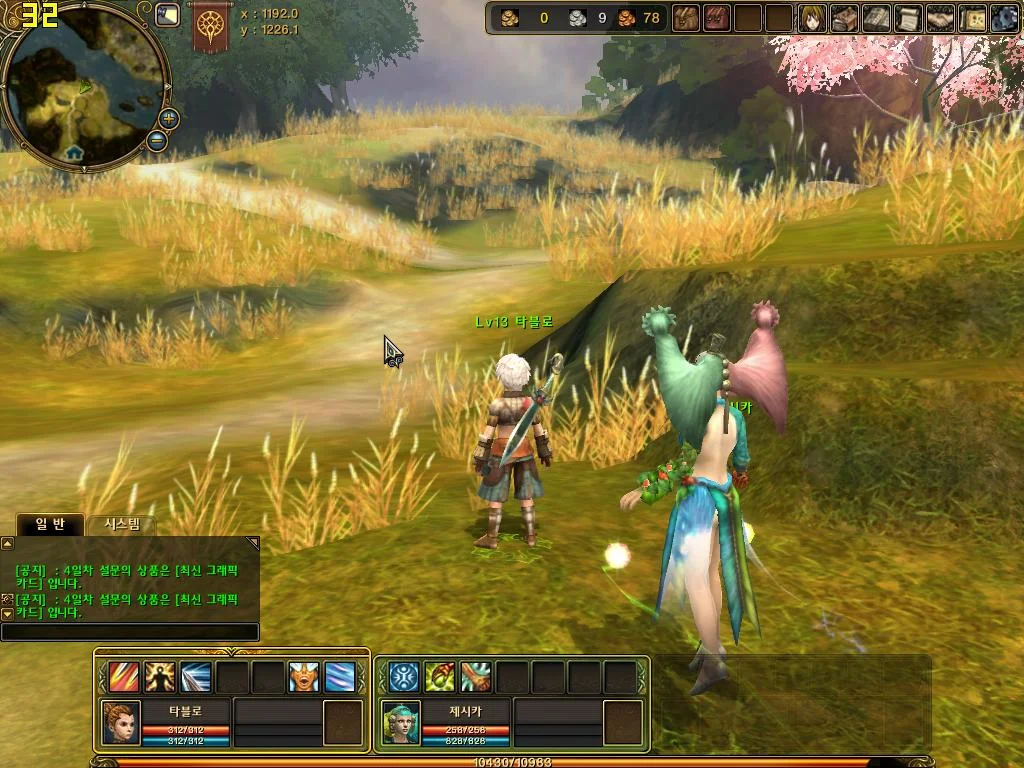Open the character portrait menu icon
Viewport: 1024px width, 768px height.
click(813, 18)
